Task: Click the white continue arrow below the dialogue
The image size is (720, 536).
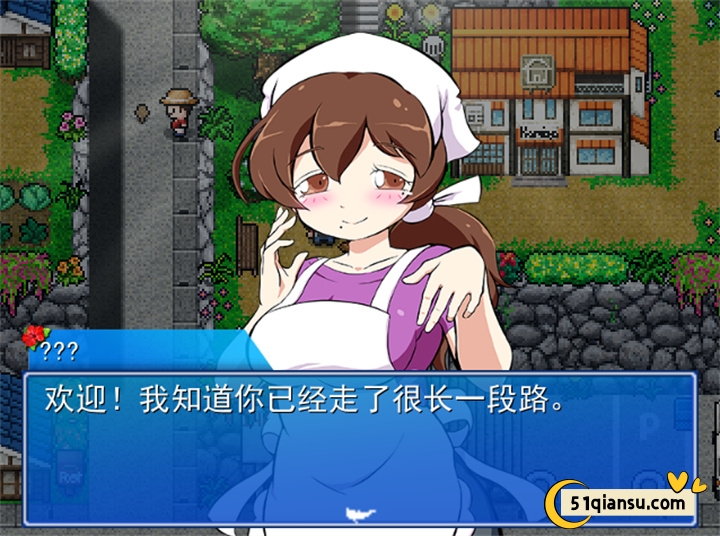Action: 357,515
